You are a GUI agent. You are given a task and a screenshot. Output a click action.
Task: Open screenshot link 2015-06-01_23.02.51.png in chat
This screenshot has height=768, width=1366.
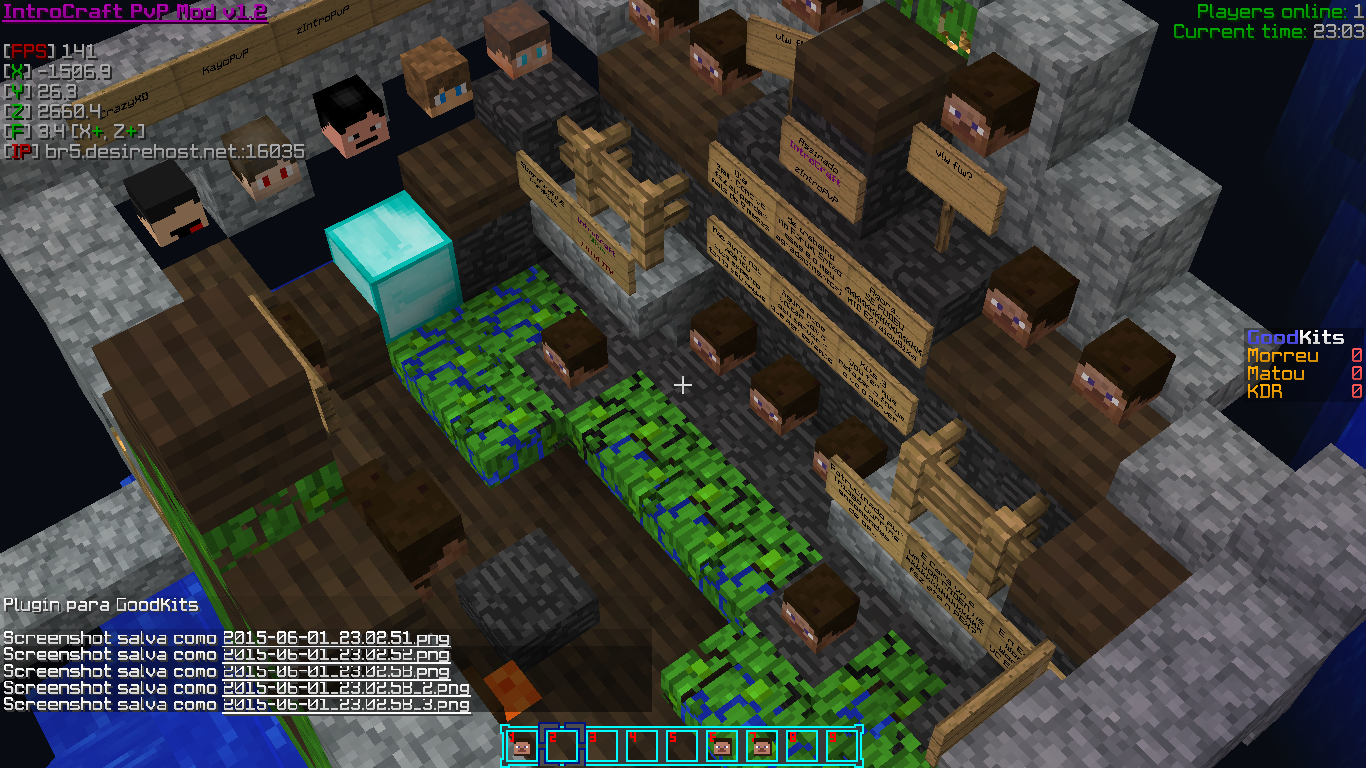pos(336,638)
